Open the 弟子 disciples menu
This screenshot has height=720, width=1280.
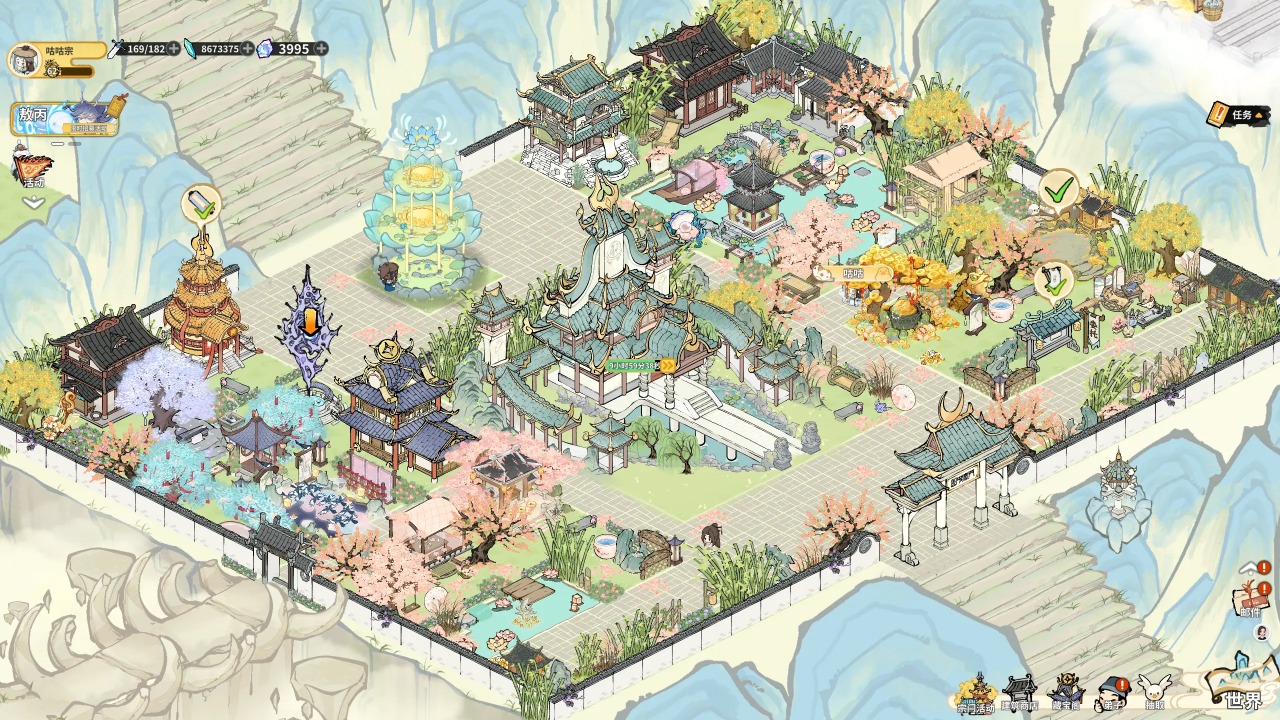tap(1110, 692)
